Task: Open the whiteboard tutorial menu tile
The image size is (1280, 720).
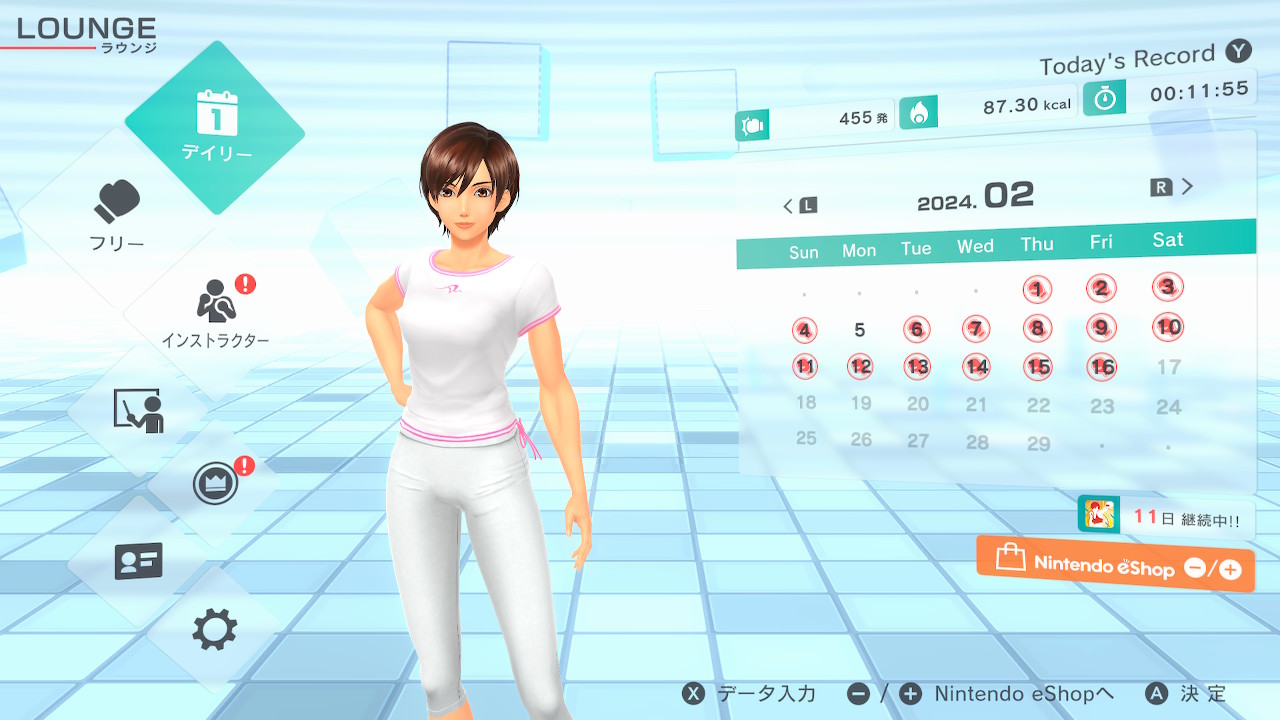Action: [x=138, y=411]
